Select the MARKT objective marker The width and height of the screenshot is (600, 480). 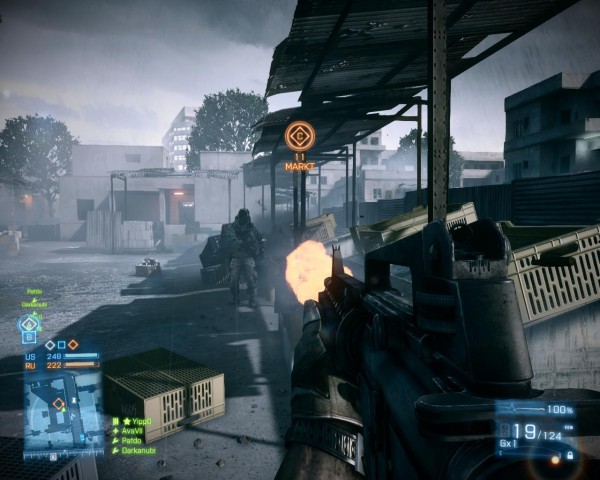[299, 136]
